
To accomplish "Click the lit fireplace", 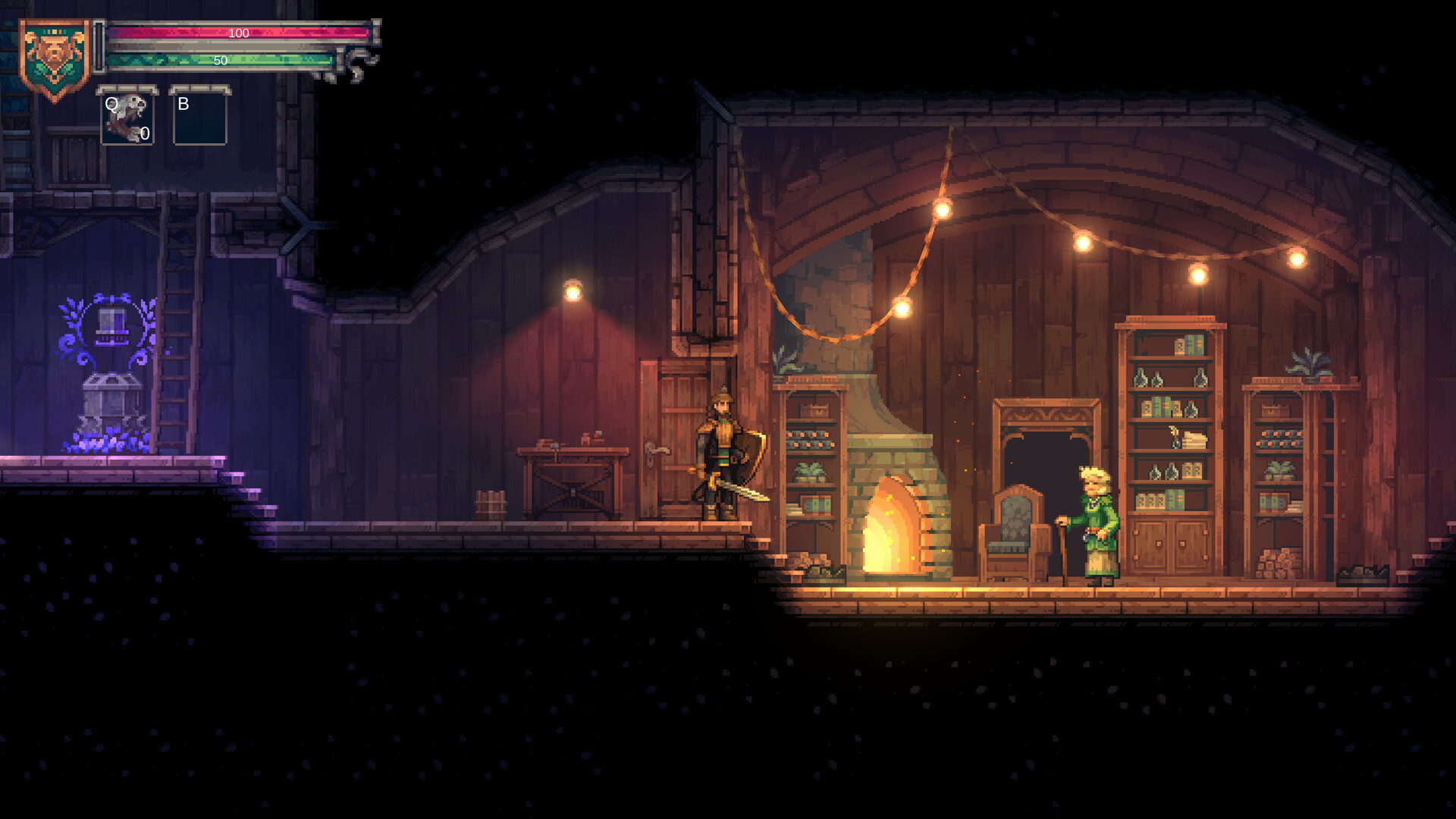I will point(891,531).
